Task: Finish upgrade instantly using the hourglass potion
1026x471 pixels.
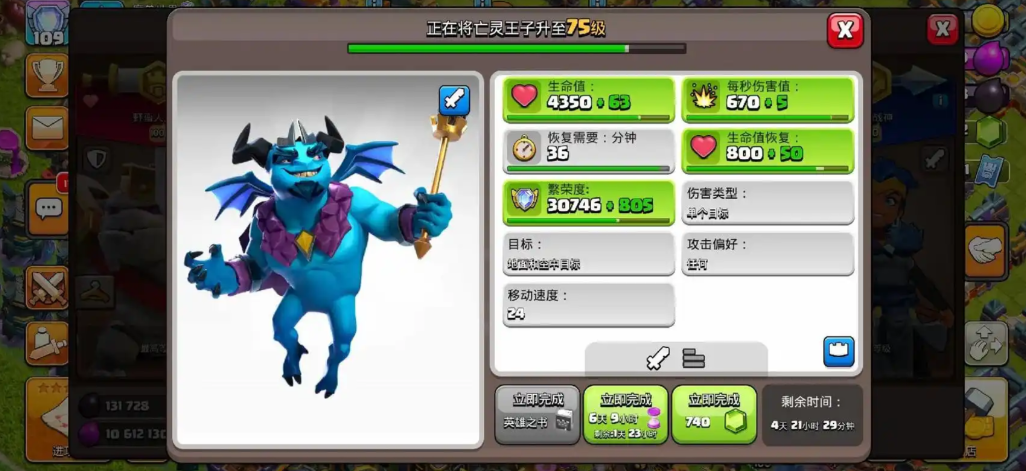Action: [625, 413]
